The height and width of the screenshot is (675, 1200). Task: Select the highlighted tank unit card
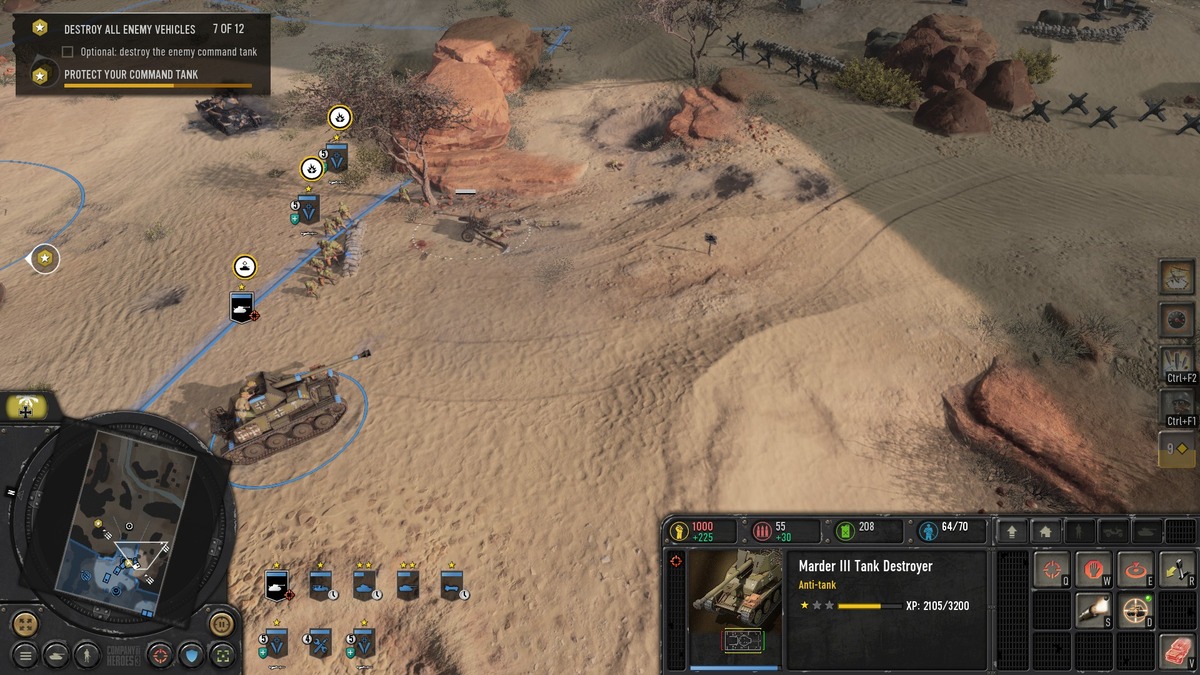276,585
